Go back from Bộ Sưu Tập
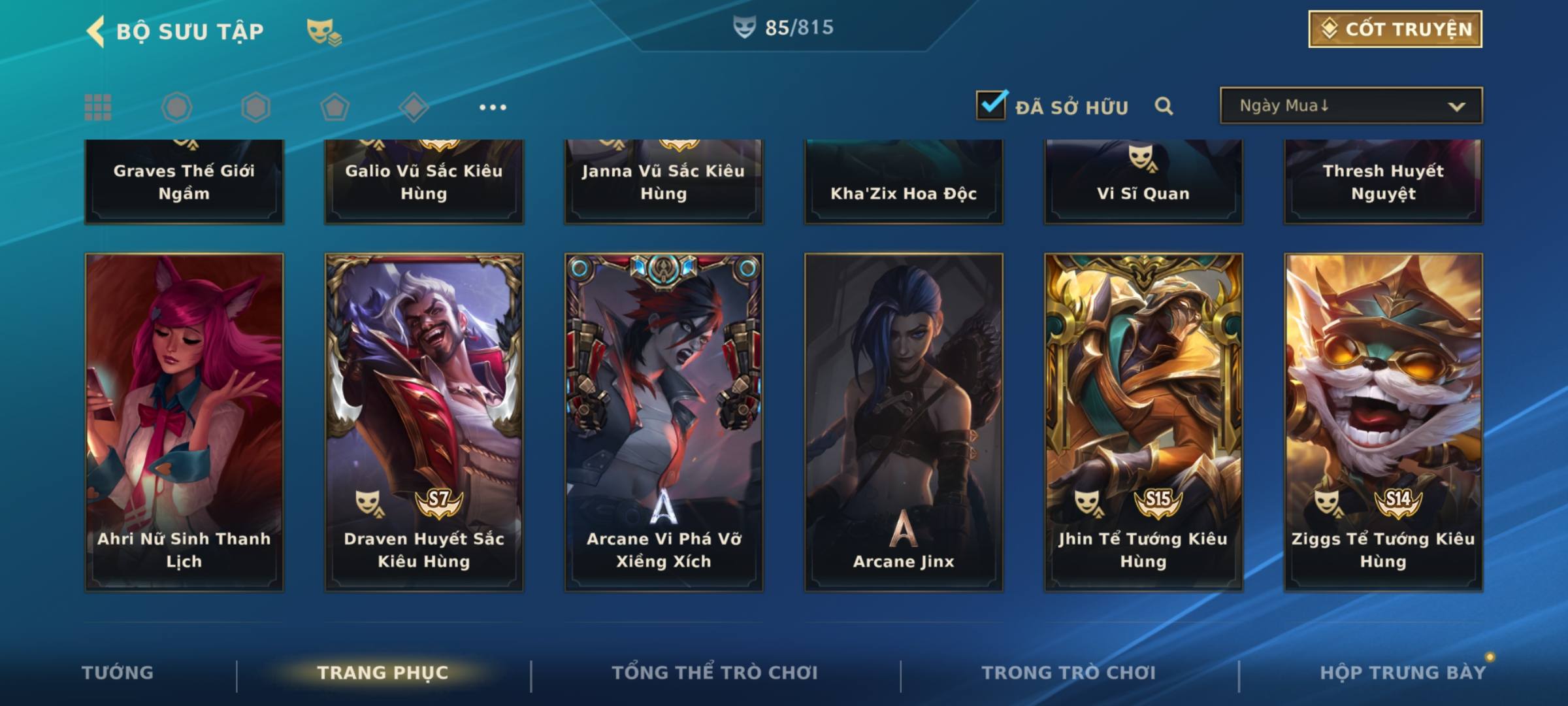The height and width of the screenshot is (706, 1568). pyautogui.click(x=97, y=31)
